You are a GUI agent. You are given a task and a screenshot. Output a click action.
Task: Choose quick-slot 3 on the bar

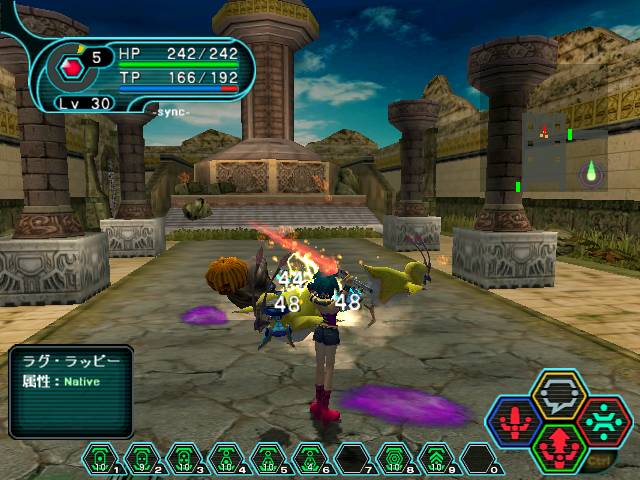pyautogui.click(x=183, y=459)
